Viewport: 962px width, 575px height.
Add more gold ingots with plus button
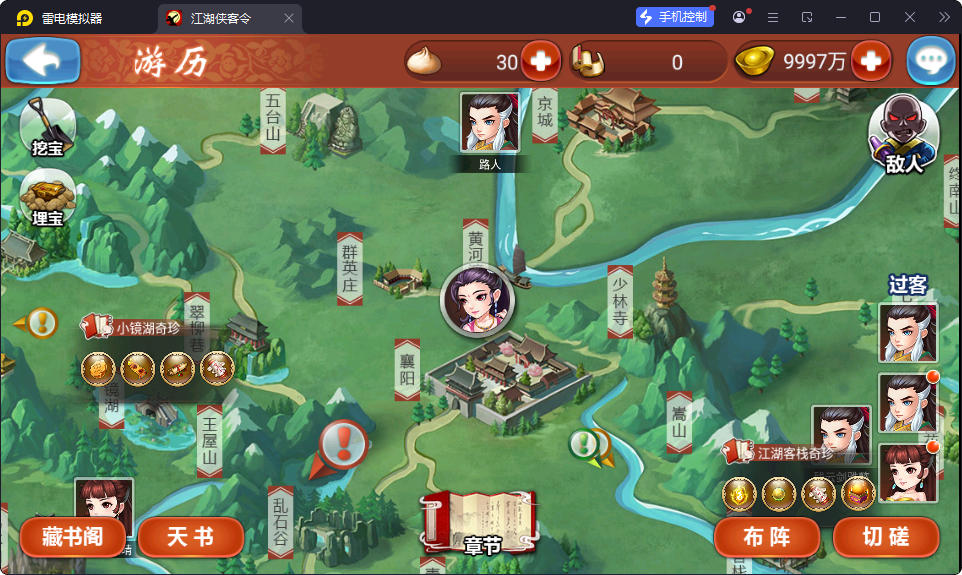870,62
